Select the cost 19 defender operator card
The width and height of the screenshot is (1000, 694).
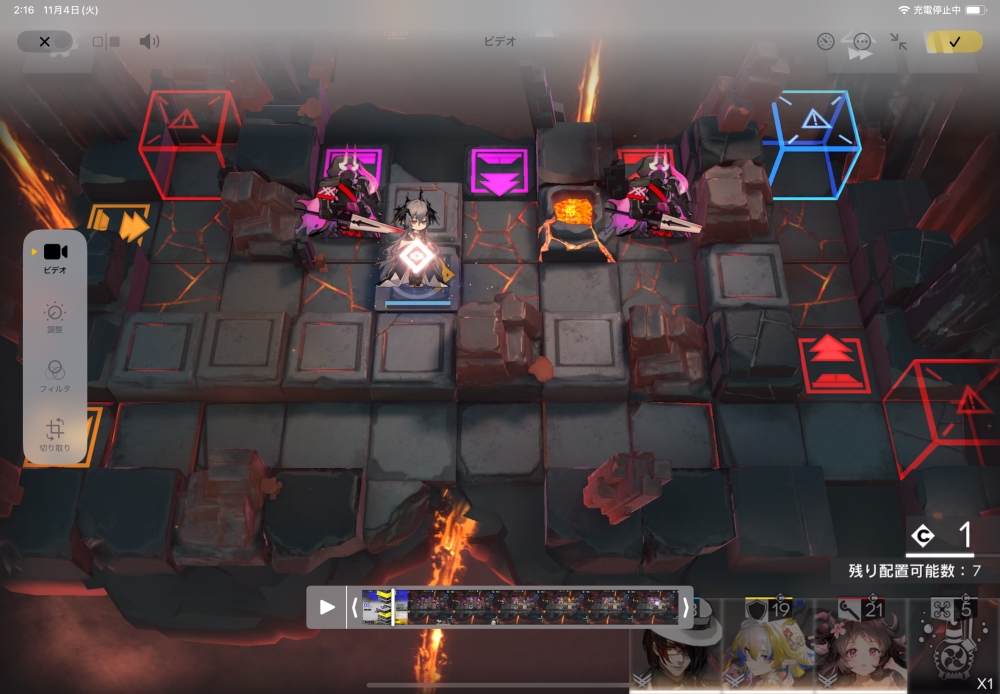coord(767,648)
